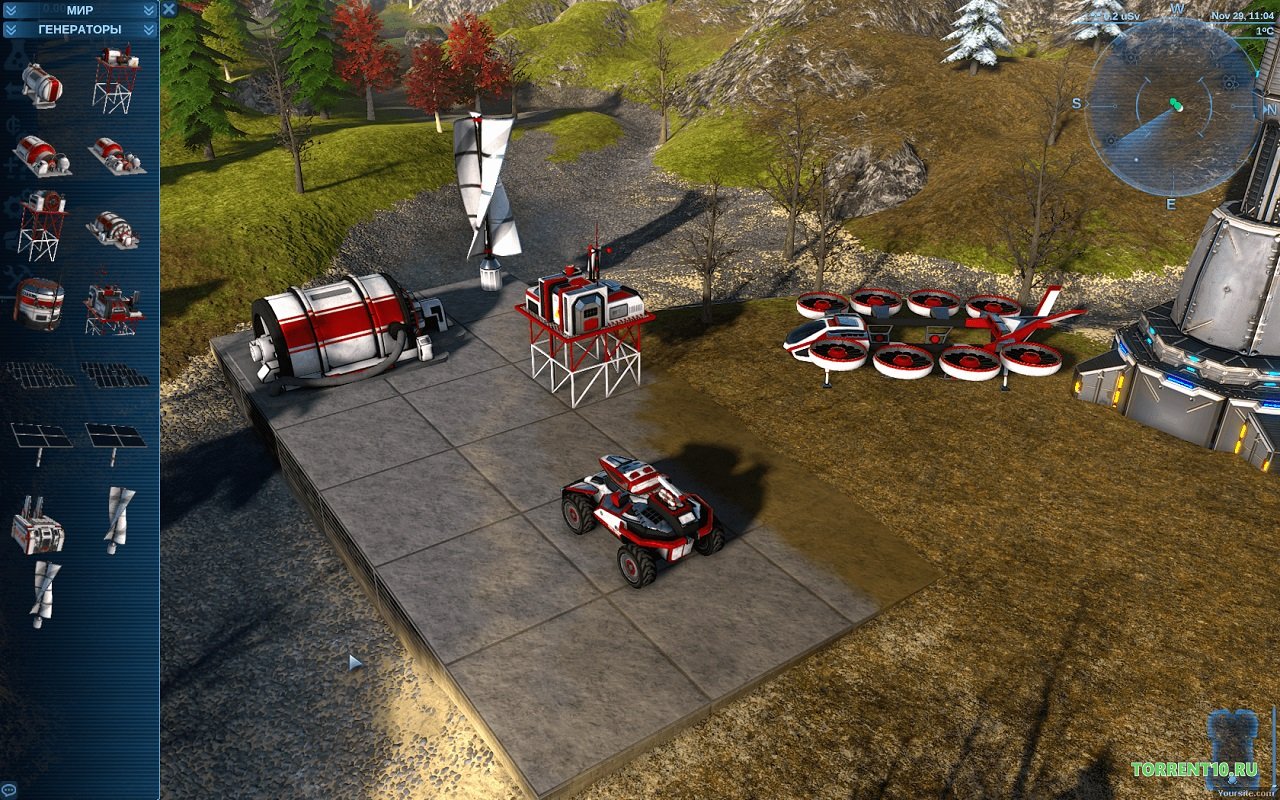The height and width of the screenshot is (800, 1280).
Task: Click the circular compass minimap
Action: [x=1172, y=107]
